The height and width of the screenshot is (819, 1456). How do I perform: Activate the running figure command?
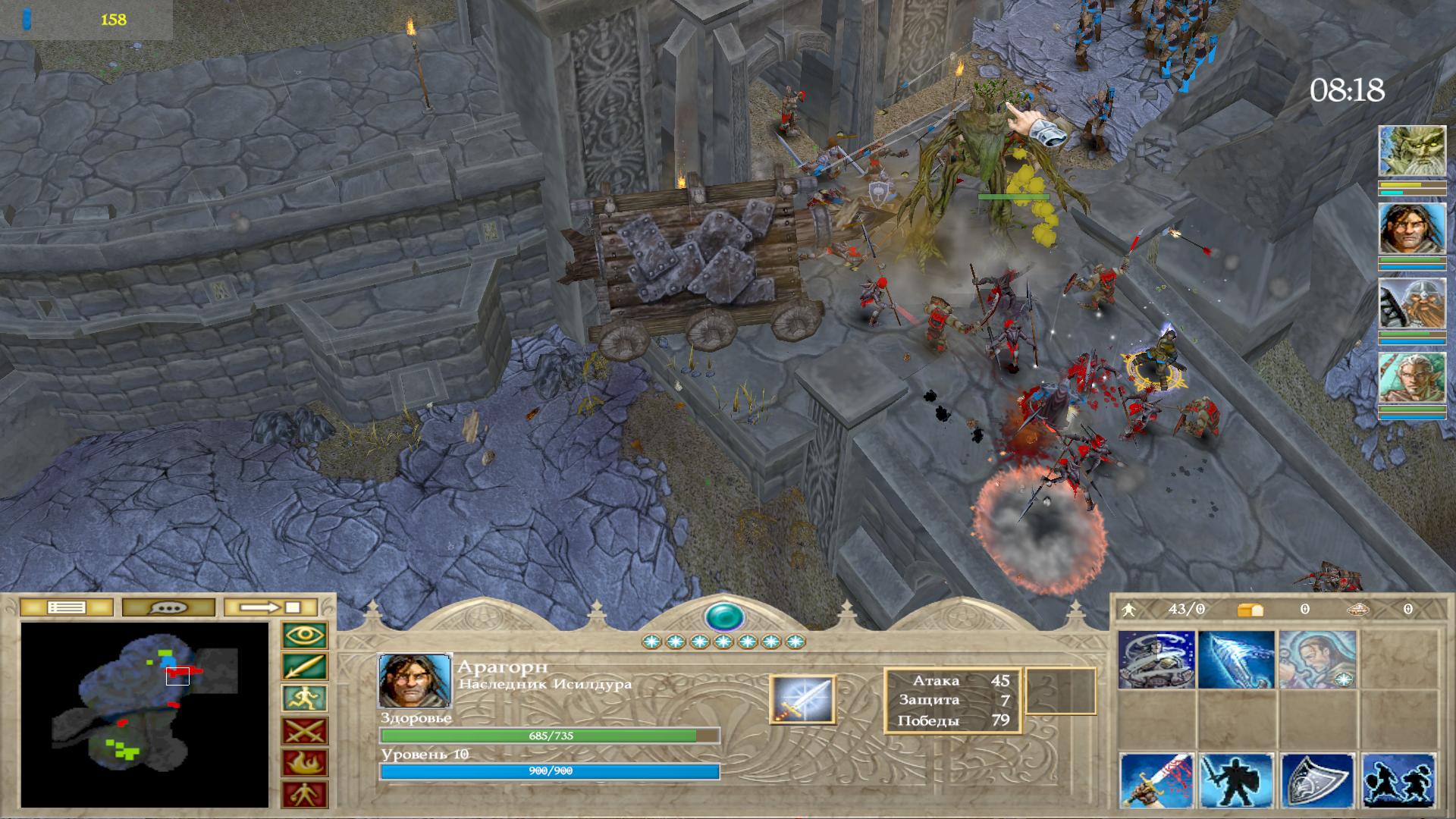pos(305,699)
